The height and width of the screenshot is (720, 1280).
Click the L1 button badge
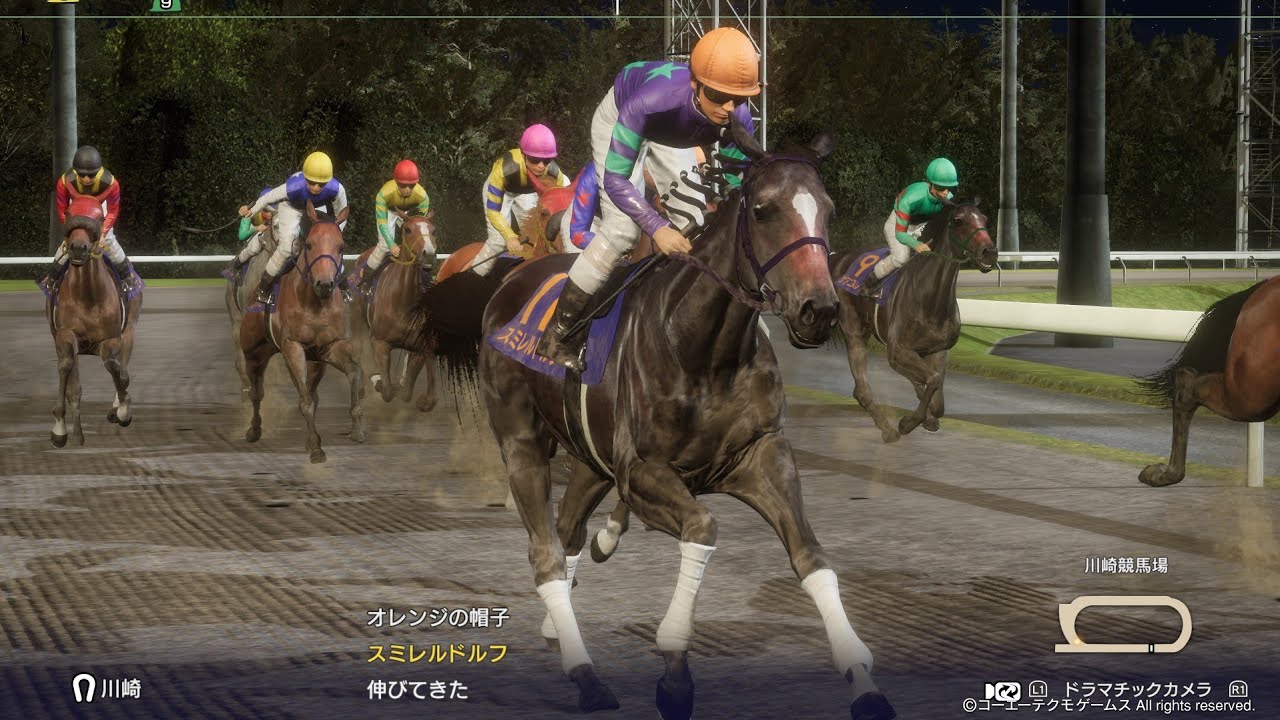coord(1040,691)
